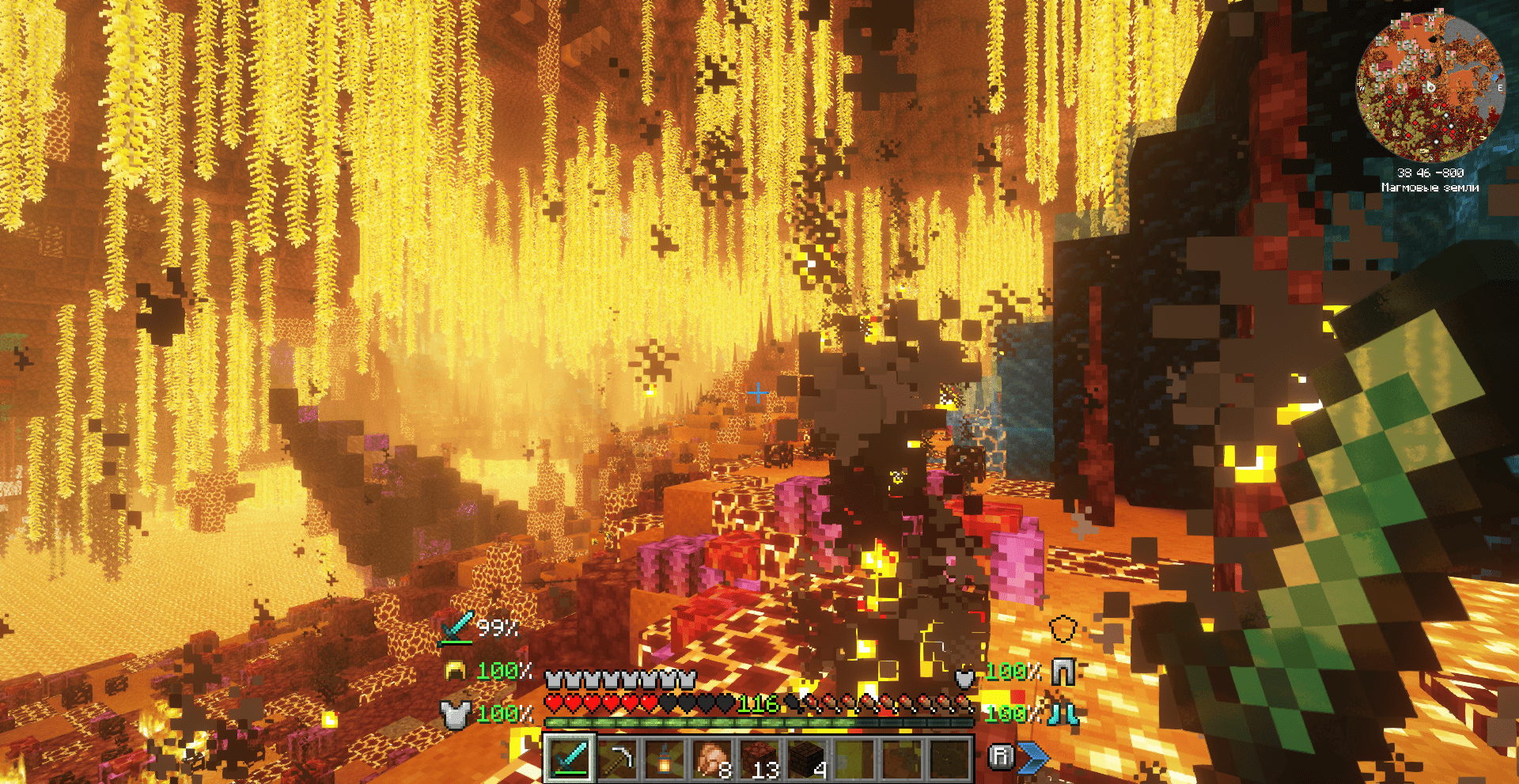
Task: Click the R button beside the hotbar
Action: [x=1002, y=757]
